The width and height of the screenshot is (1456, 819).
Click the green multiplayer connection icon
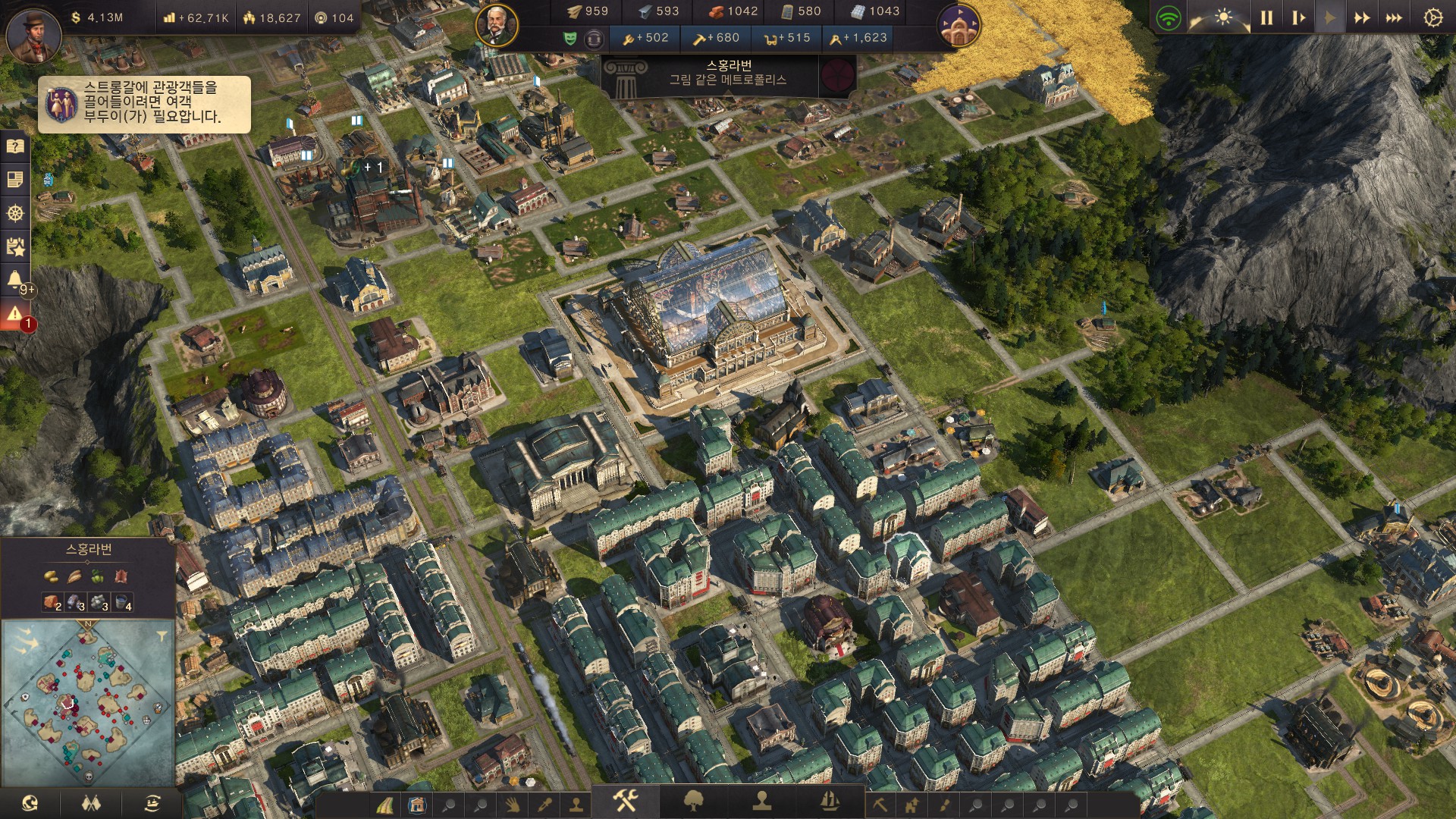click(1169, 17)
